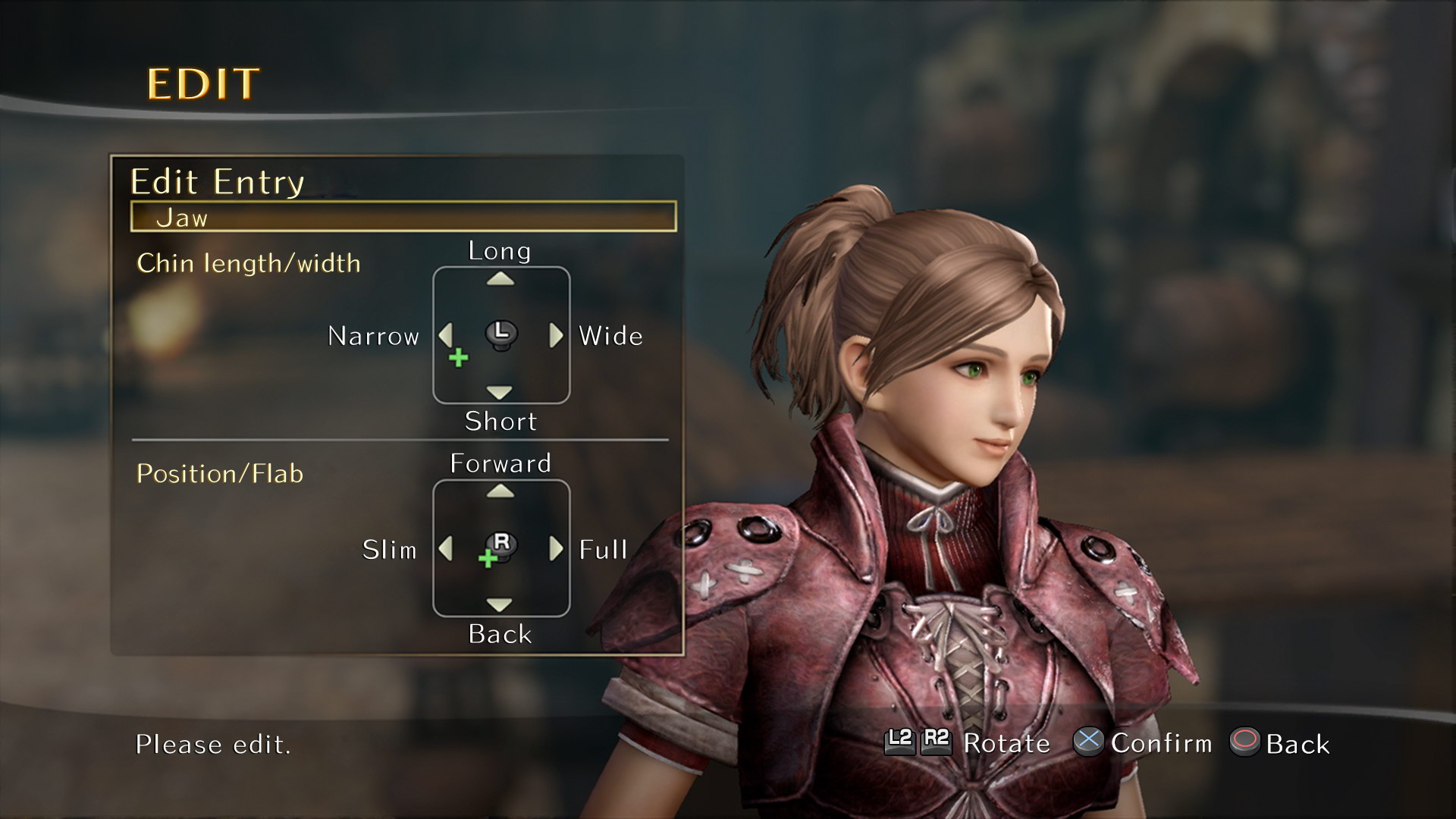The height and width of the screenshot is (819, 1456).
Task: Nudge chin toward Wide with the right arrow
Action: (x=557, y=335)
